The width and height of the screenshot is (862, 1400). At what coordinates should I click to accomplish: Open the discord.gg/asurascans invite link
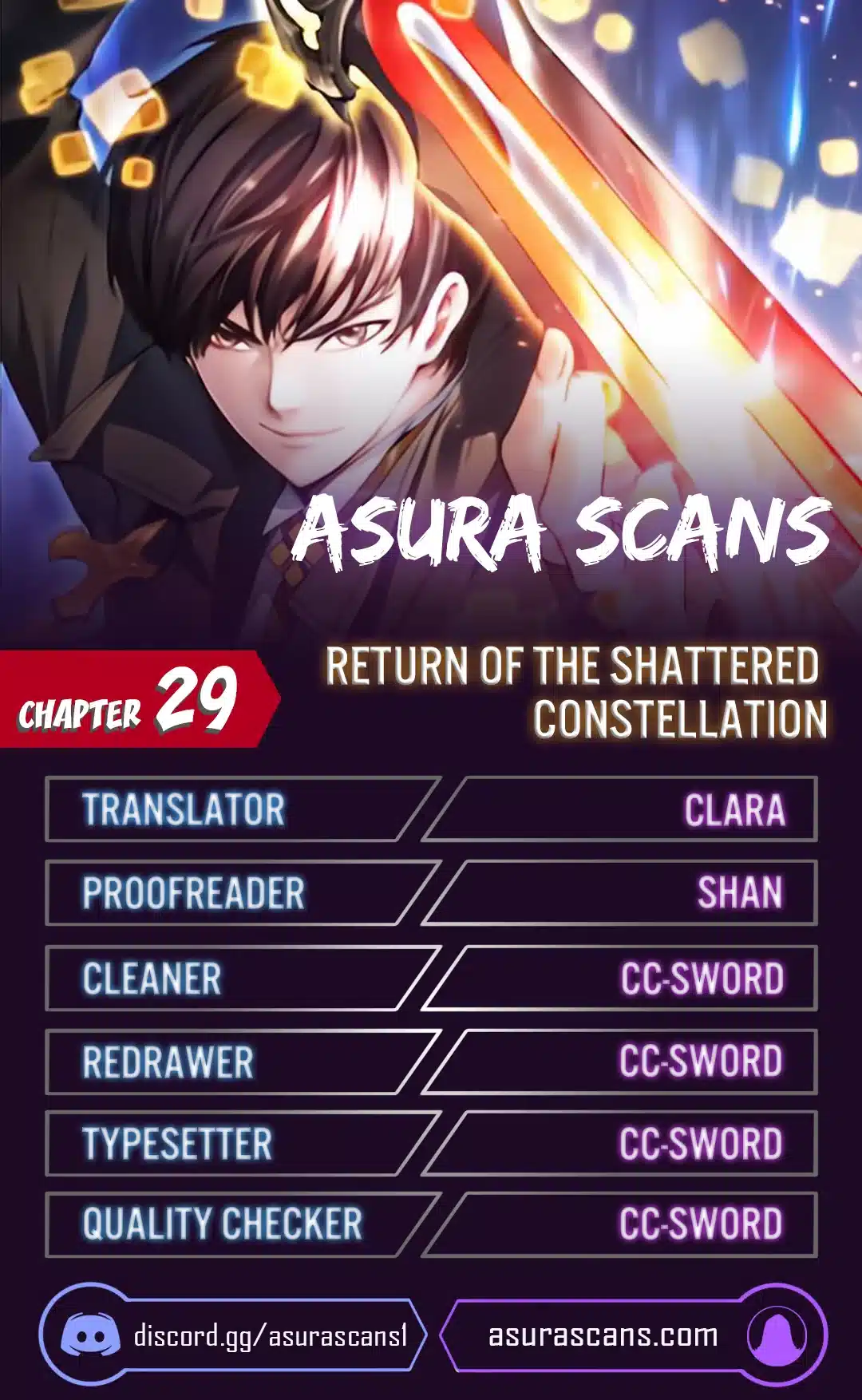coord(270,1335)
